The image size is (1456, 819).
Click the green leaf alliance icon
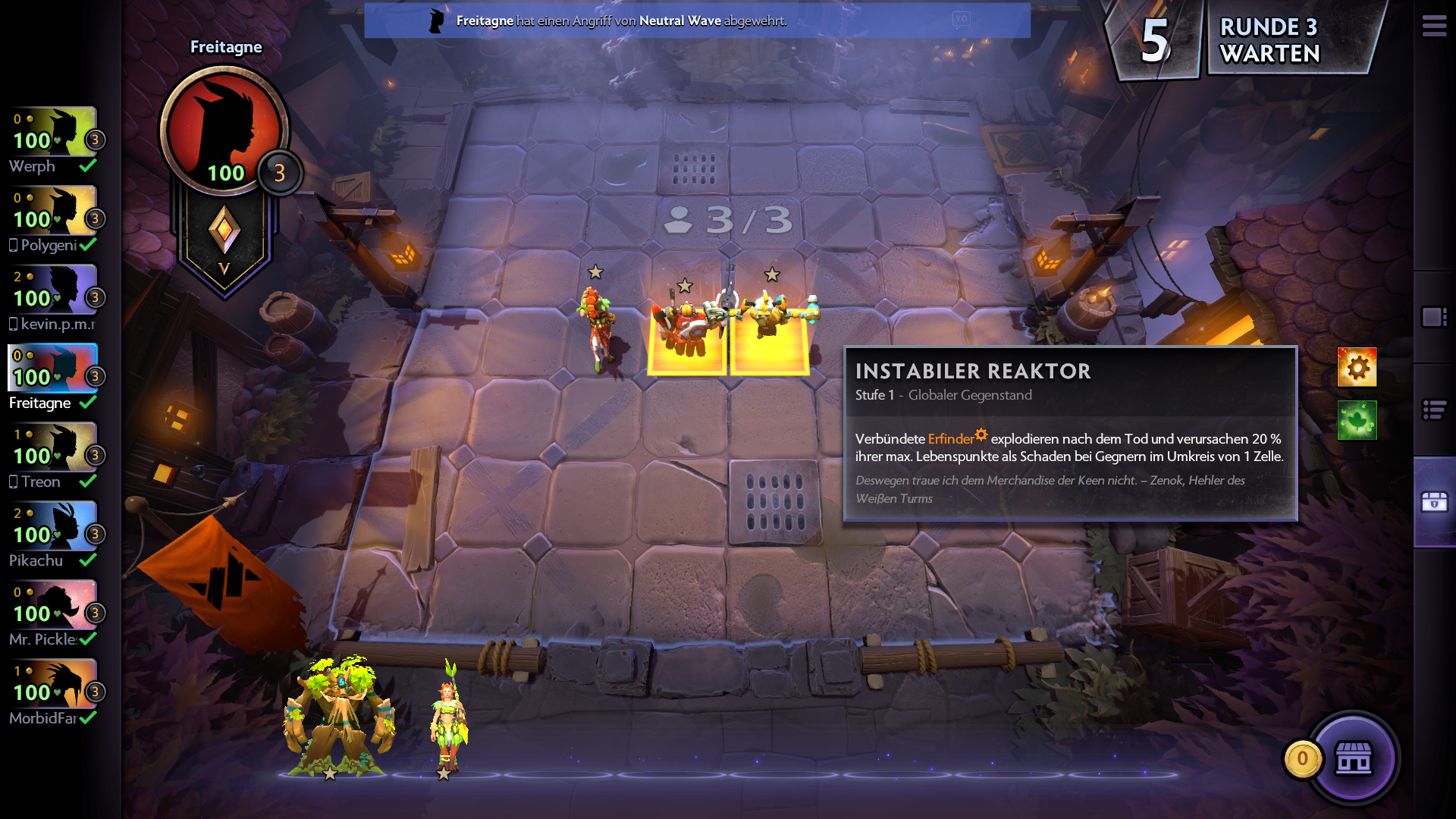(1357, 420)
